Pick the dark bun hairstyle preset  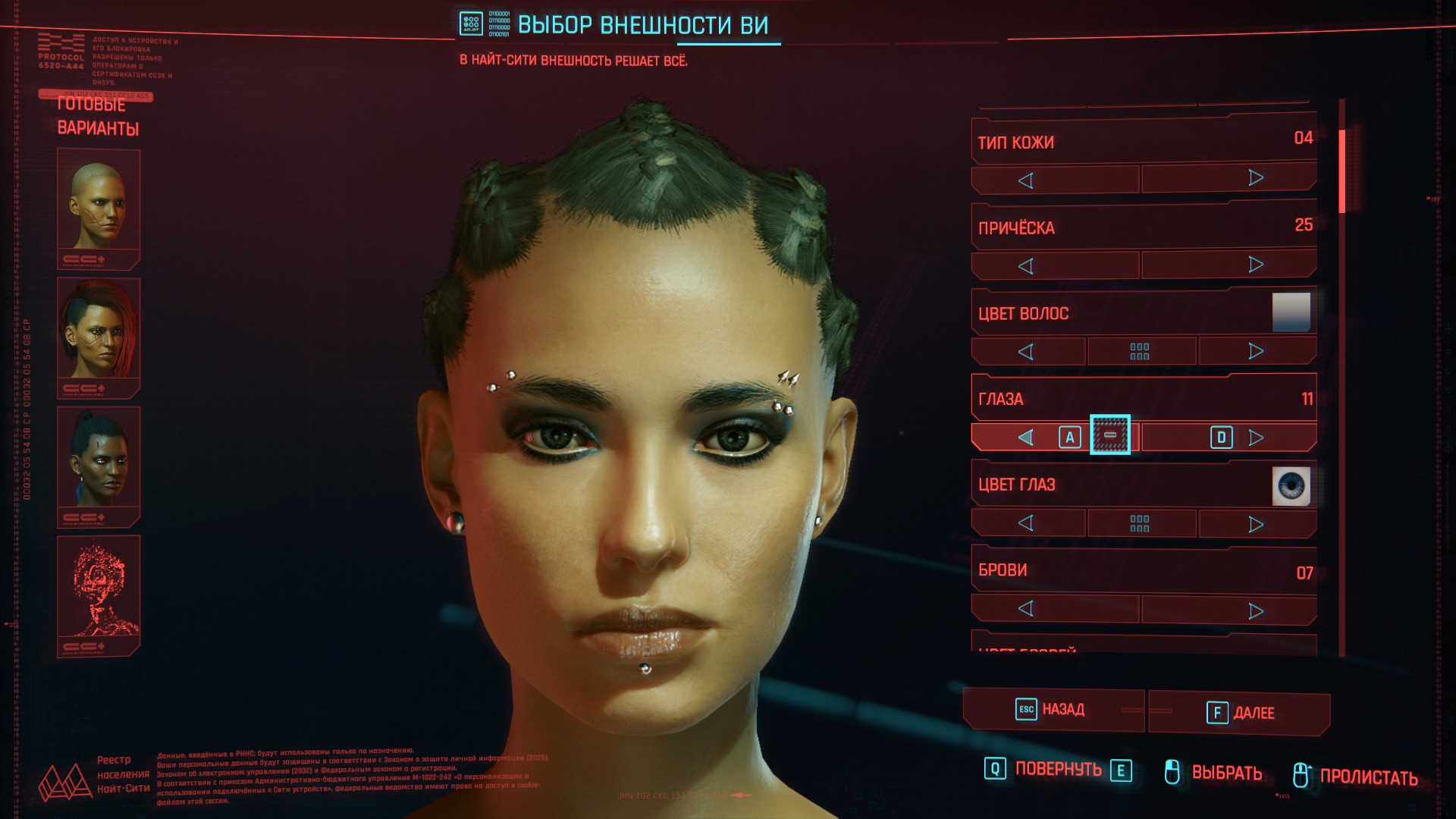(x=99, y=463)
